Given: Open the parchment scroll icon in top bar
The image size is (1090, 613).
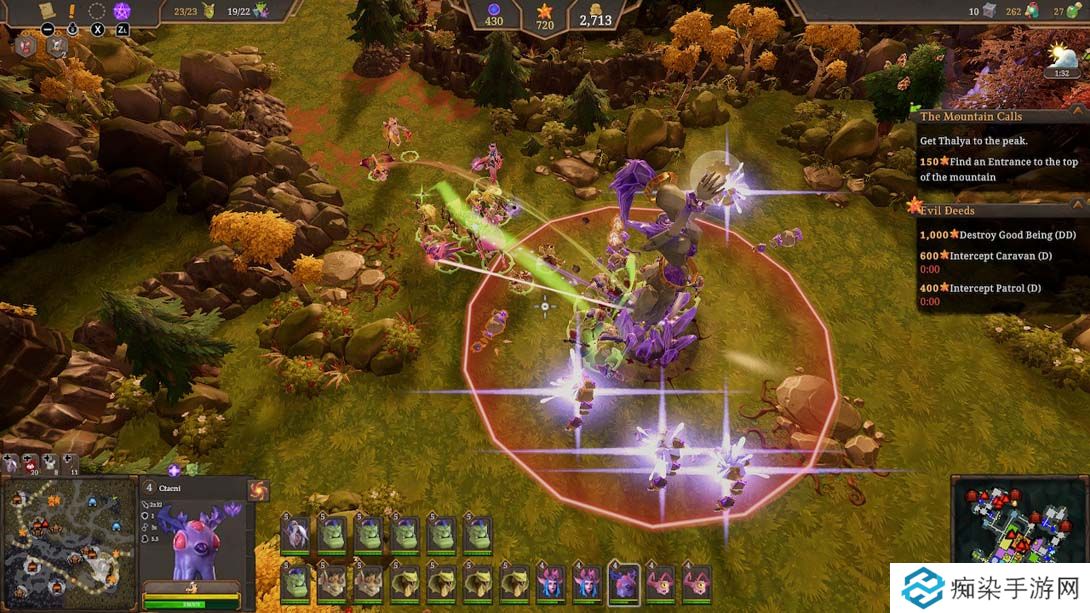Looking at the screenshot, I should click(45, 10).
